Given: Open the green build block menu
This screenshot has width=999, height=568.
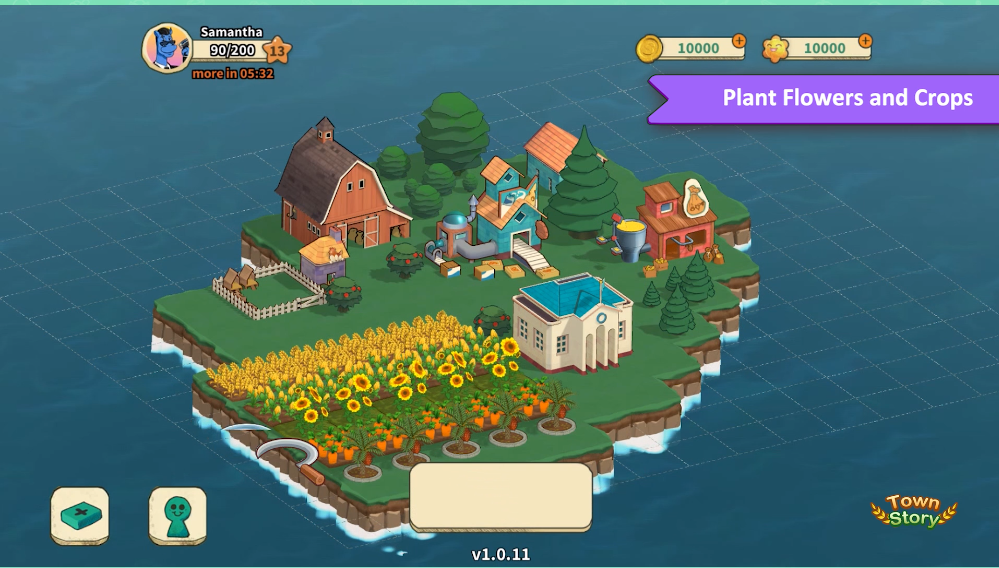Looking at the screenshot, I should (80, 516).
